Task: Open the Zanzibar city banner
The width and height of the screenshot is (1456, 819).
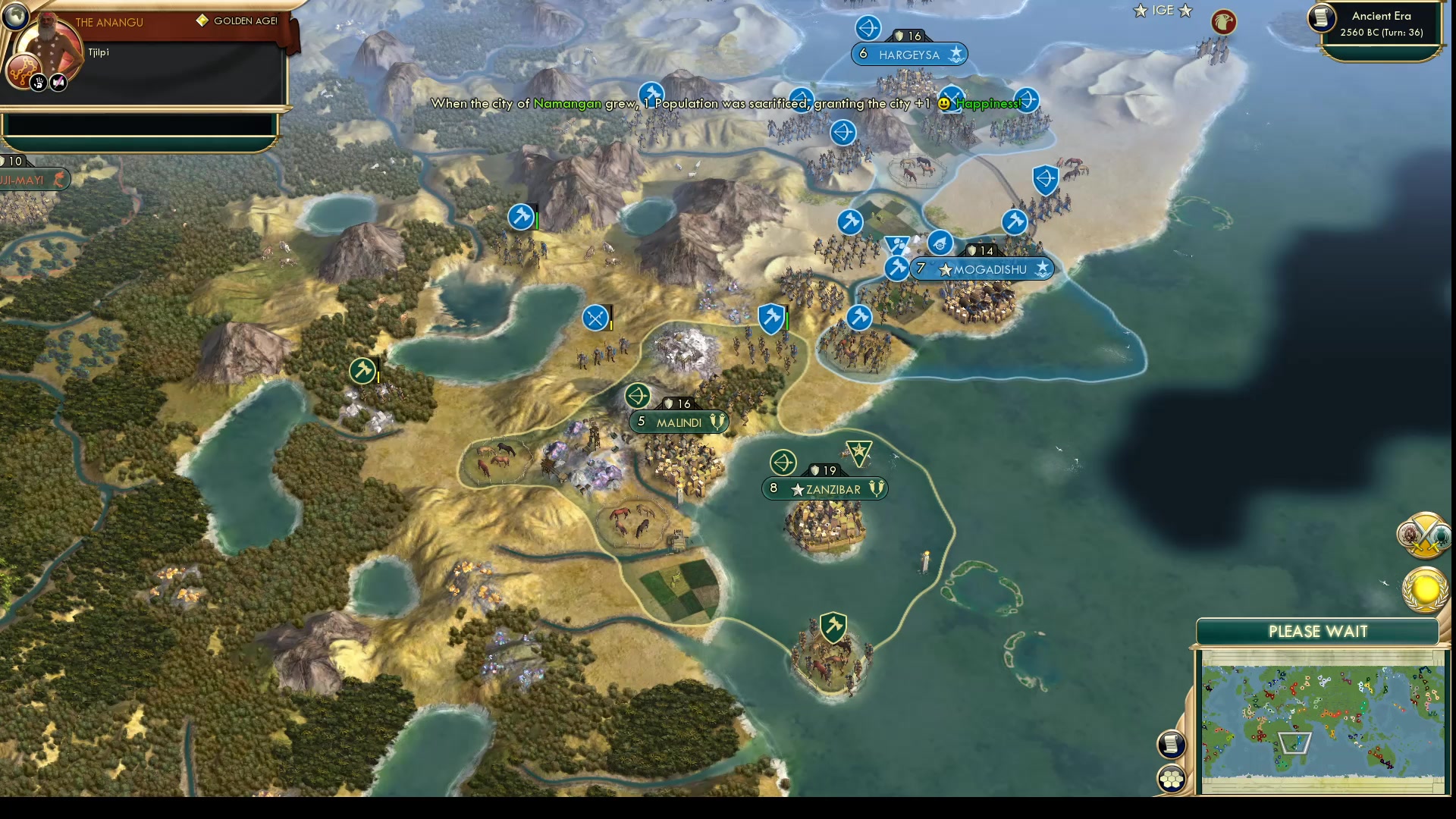Action: click(823, 489)
